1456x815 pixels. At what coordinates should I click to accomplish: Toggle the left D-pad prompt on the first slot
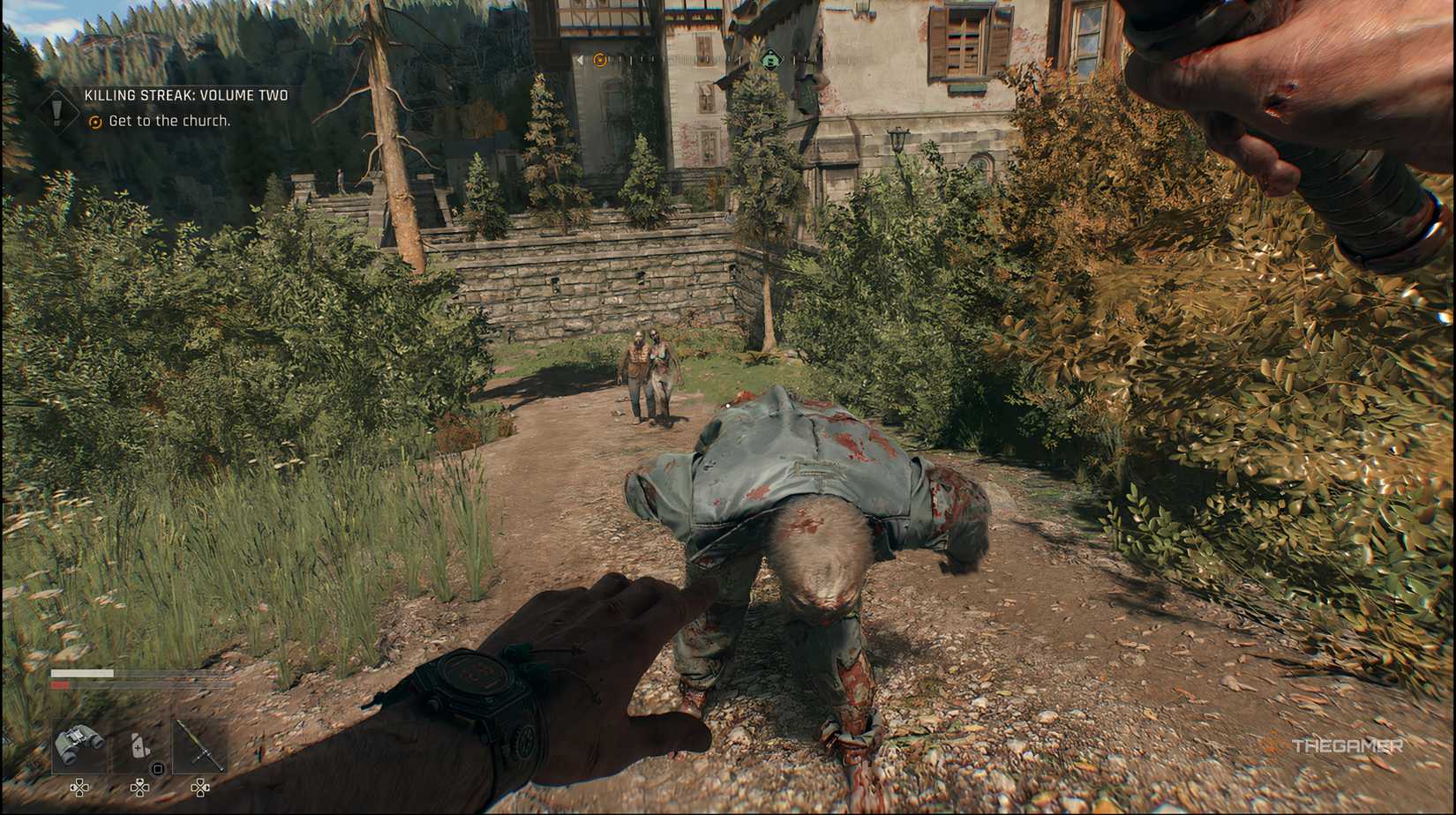(75, 788)
